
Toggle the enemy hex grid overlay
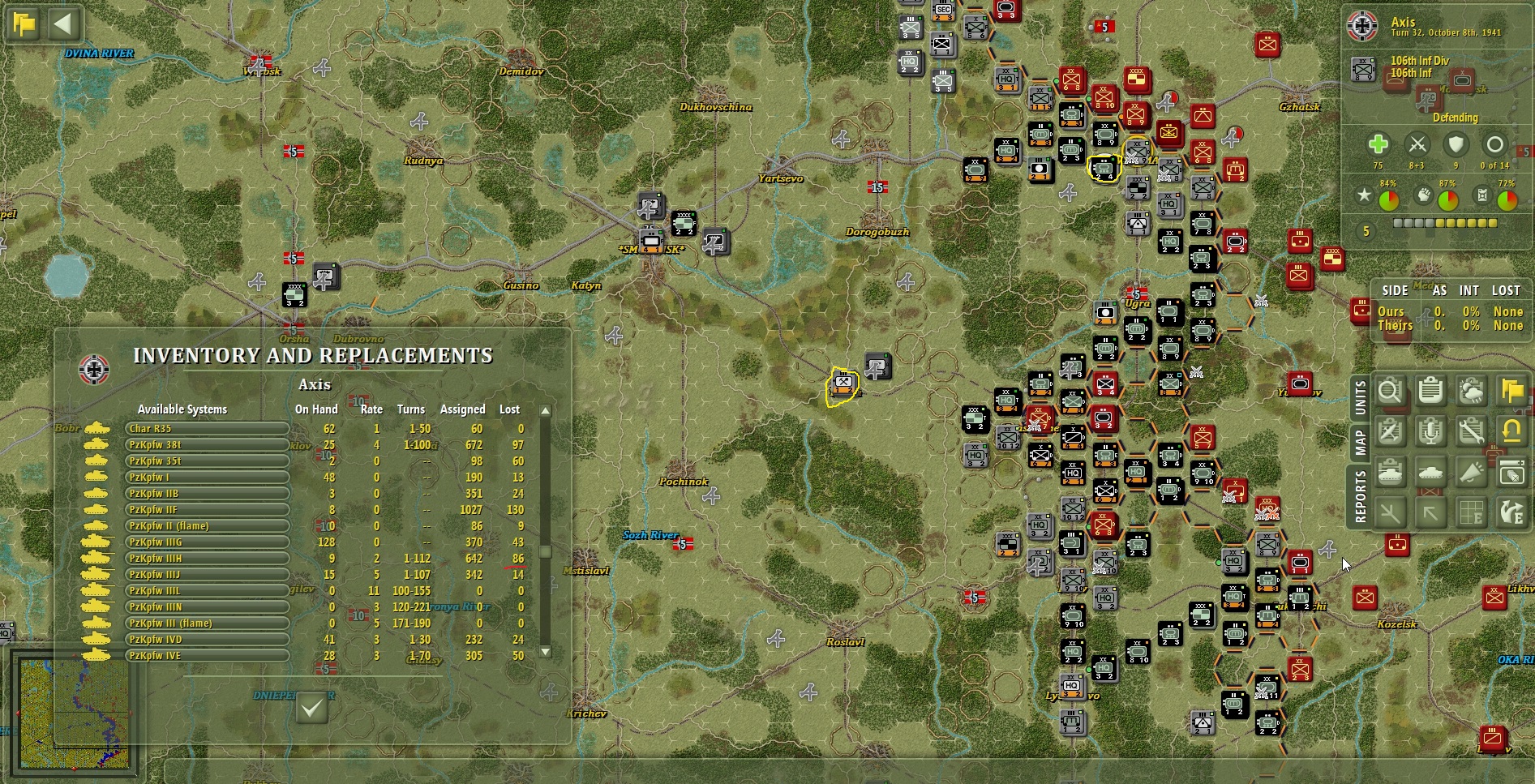click(1471, 512)
